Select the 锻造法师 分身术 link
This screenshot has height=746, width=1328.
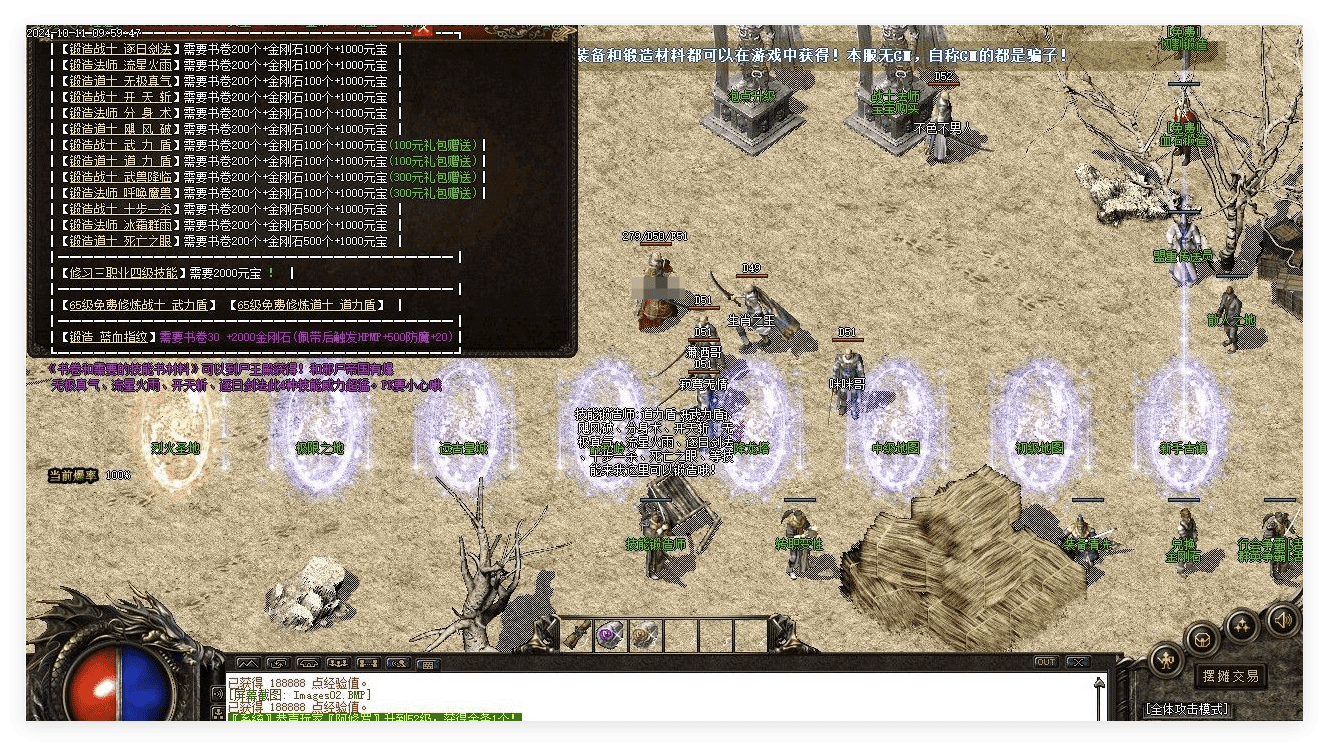121,113
